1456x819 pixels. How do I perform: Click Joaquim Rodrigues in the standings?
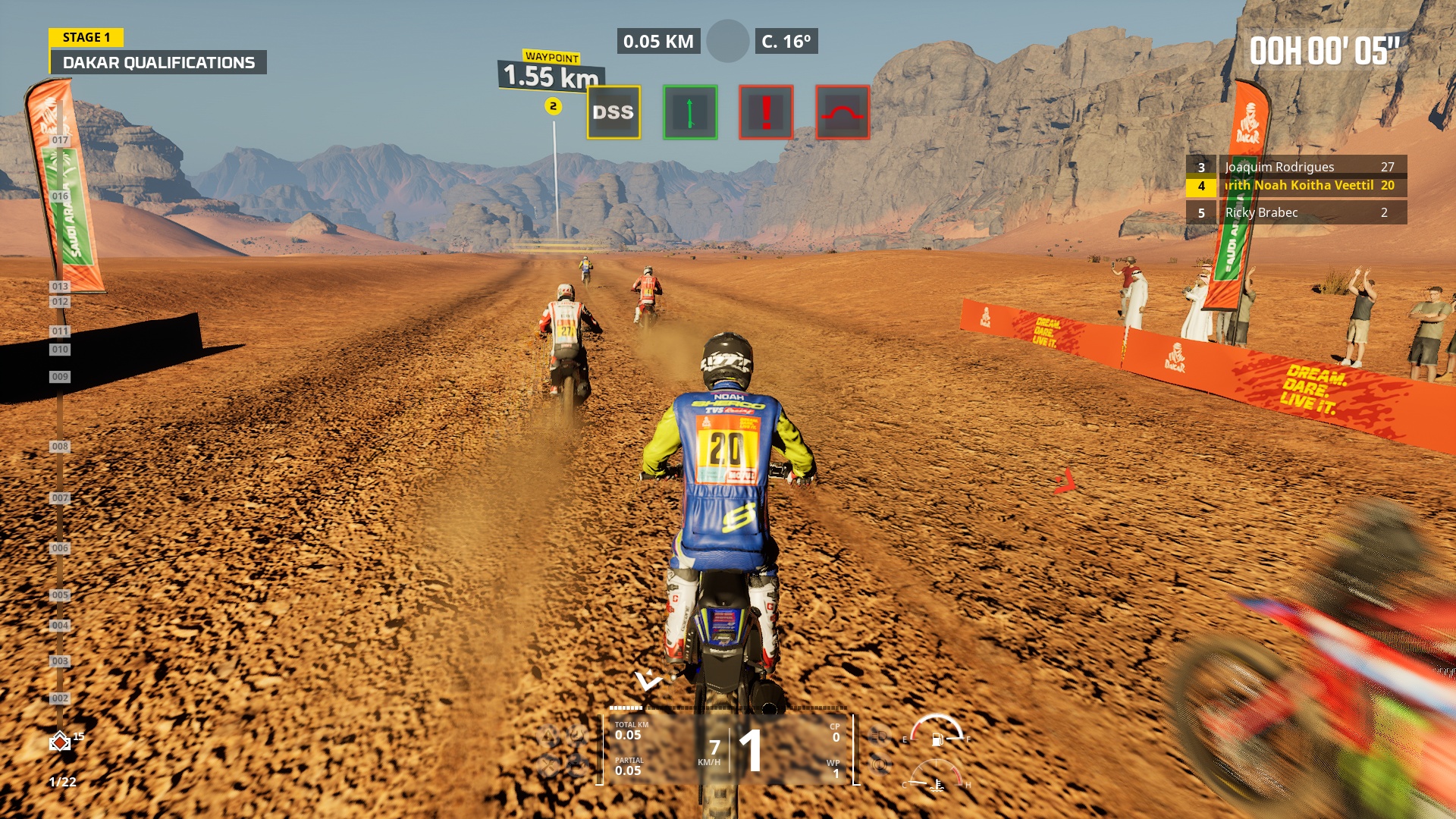tap(1280, 167)
